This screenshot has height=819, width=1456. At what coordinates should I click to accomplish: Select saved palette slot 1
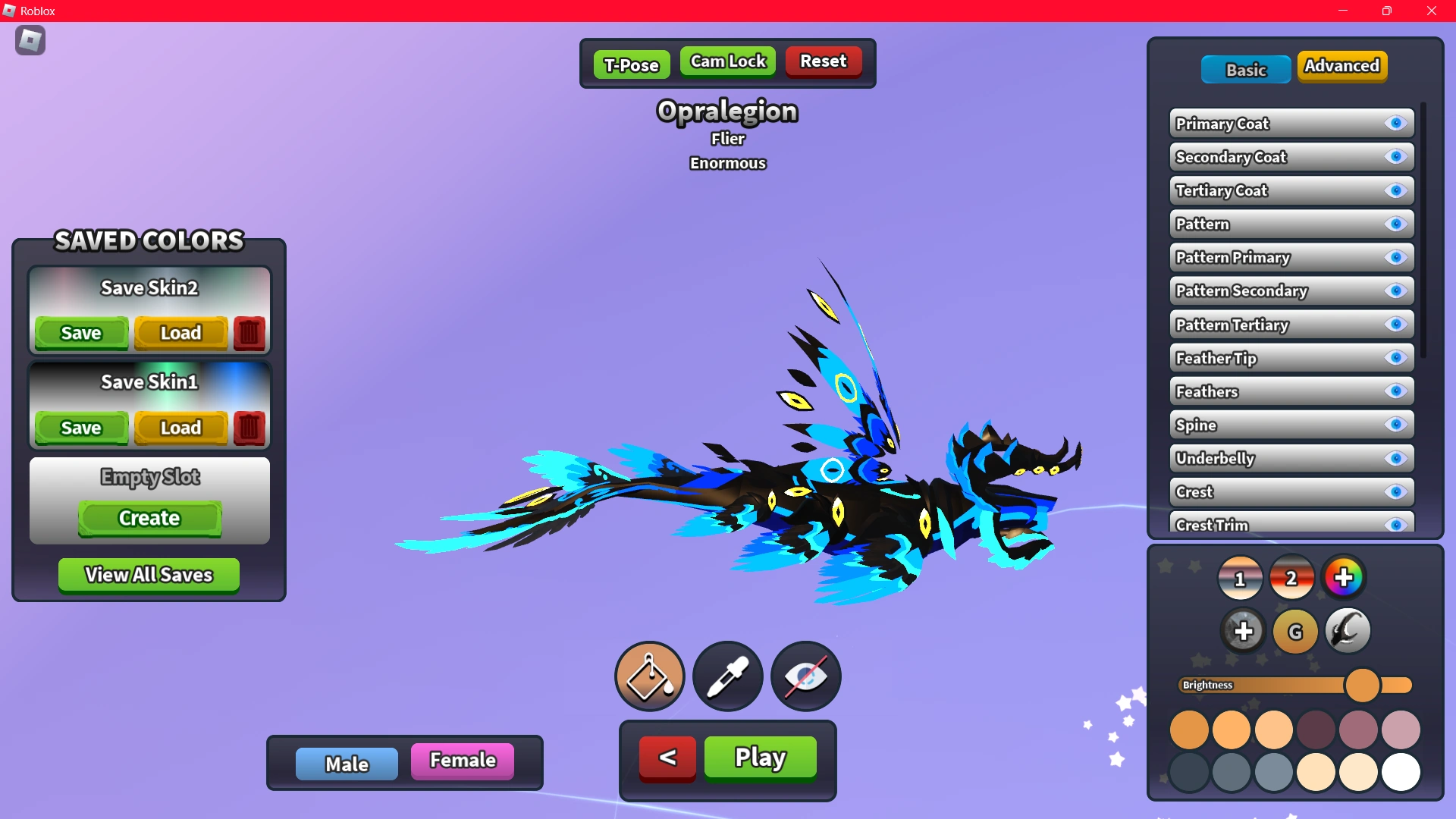point(1241,577)
